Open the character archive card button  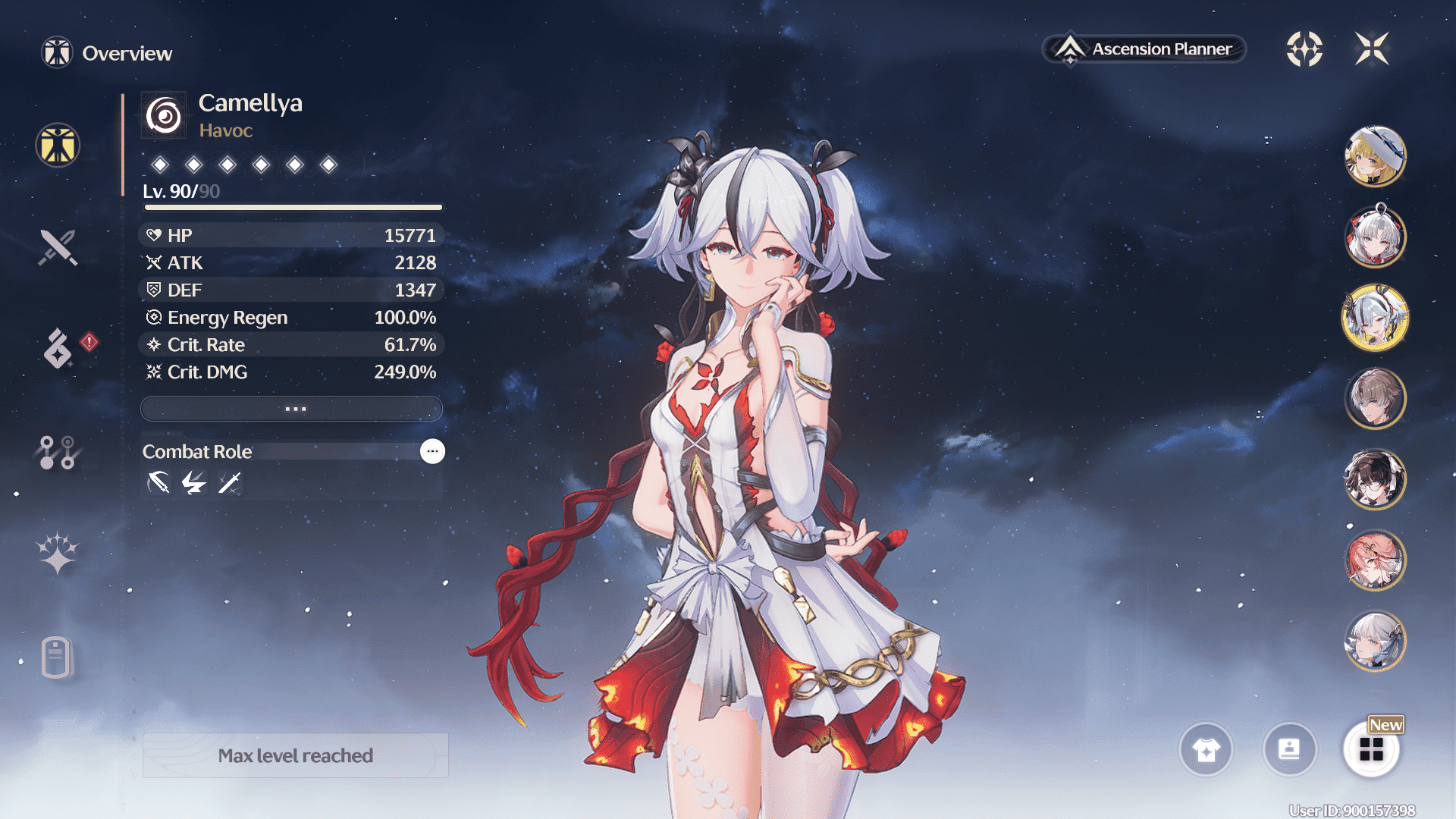click(x=1289, y=750)
